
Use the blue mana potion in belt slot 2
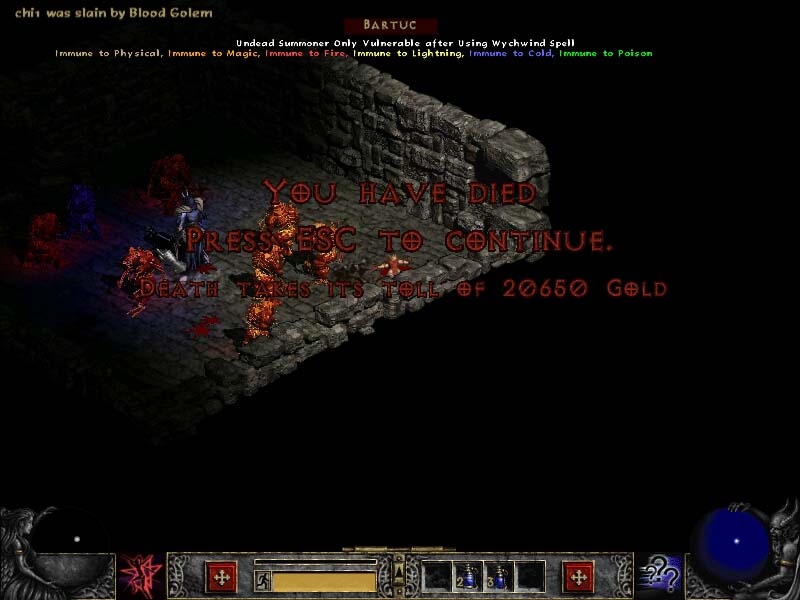[x=468, y=577]
